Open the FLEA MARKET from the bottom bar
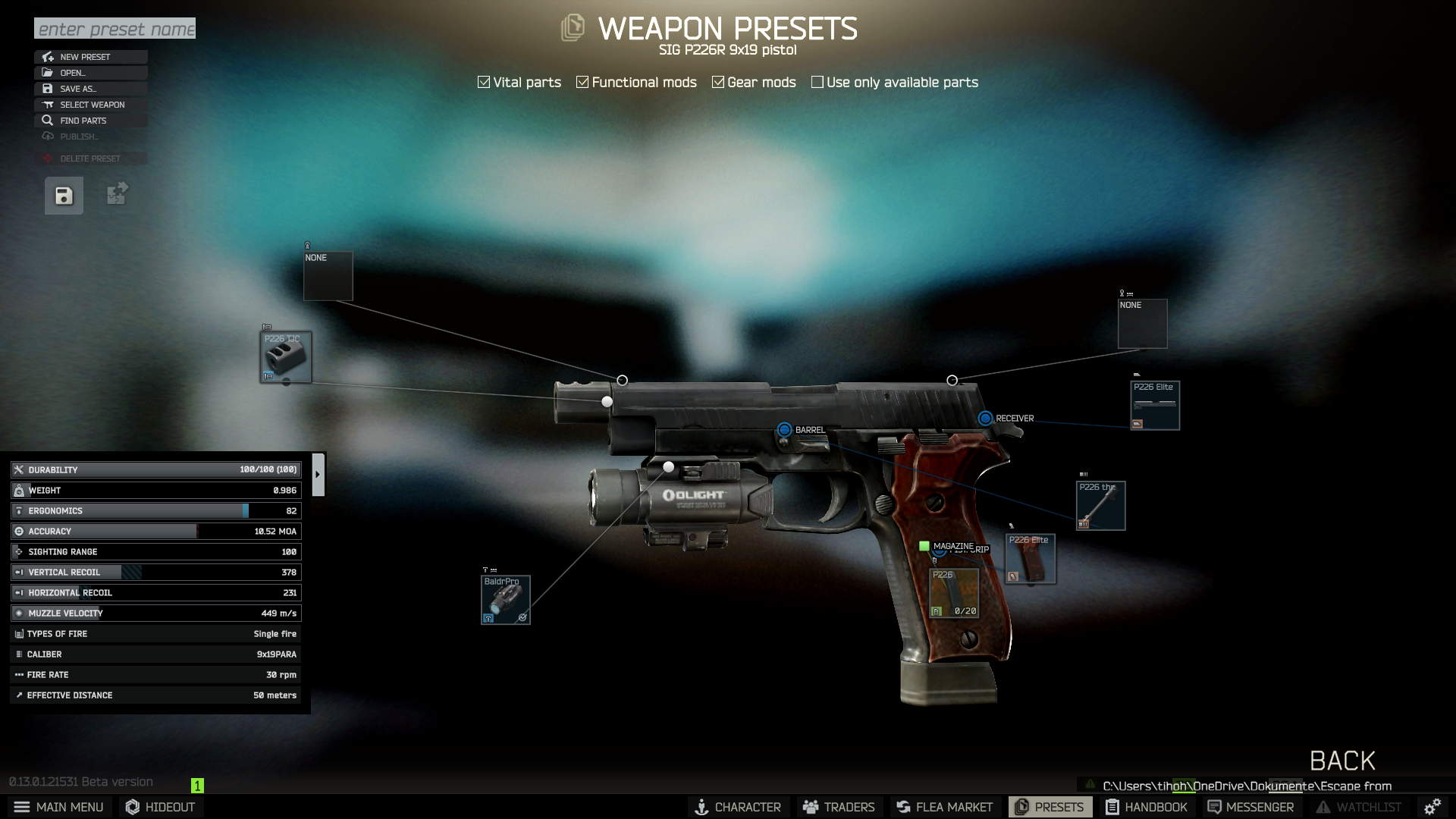Viewport: 1456px width, 819px height. click(944, 807)
